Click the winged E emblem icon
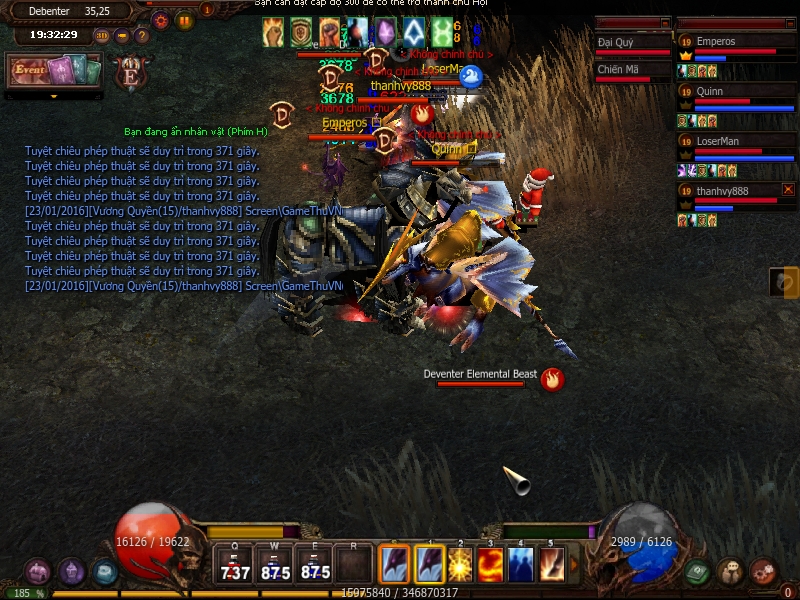Viewport: 800px width, 600px height. [129, 73]
